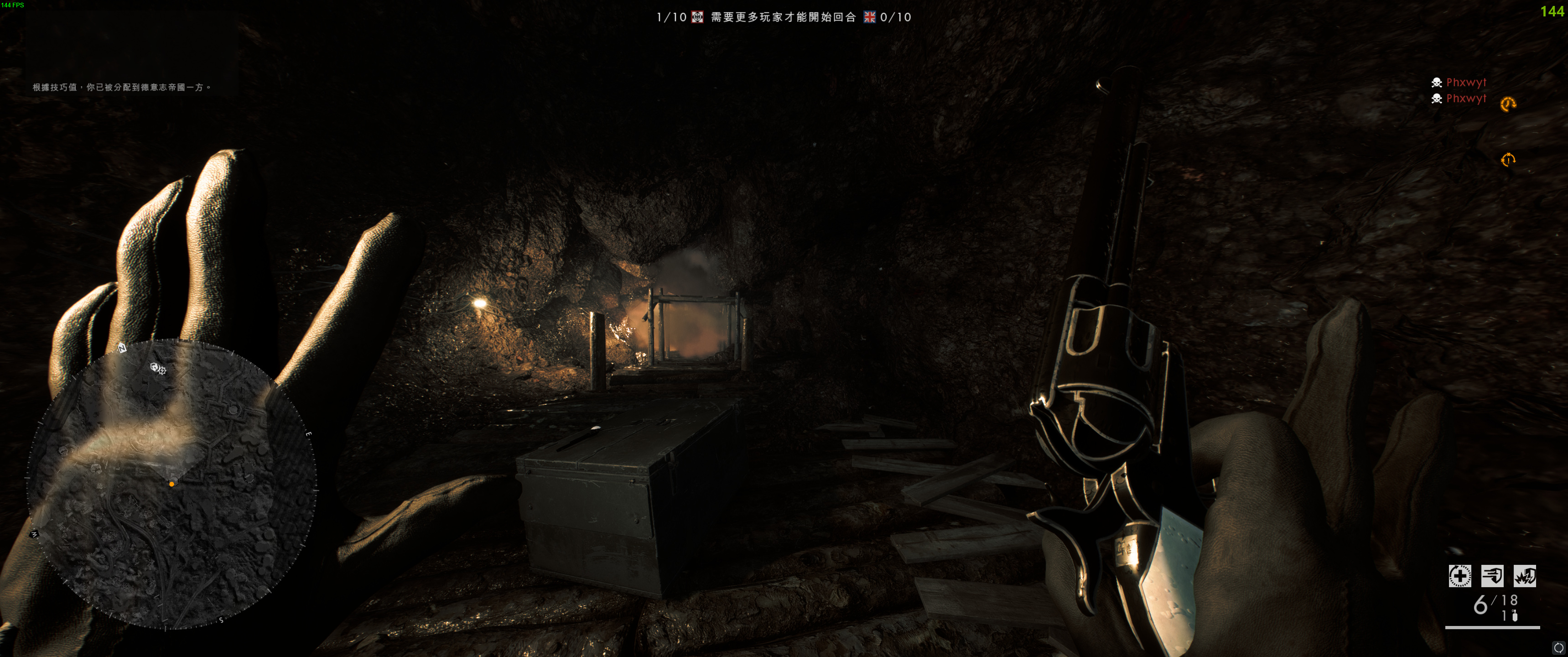1568x657 pixels.
Task: Click the orange player dot on the minimap
Action: coord(171,484)
